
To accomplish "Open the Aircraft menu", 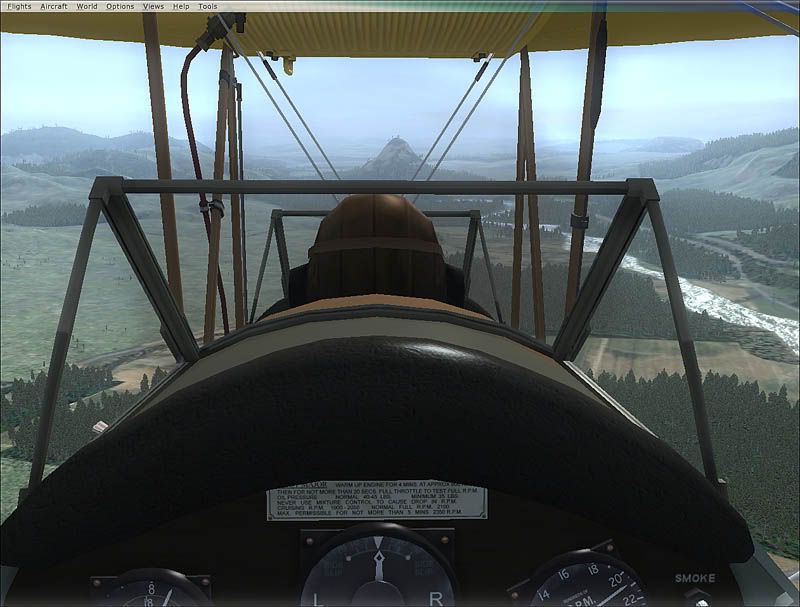I will tap(54, 6).
